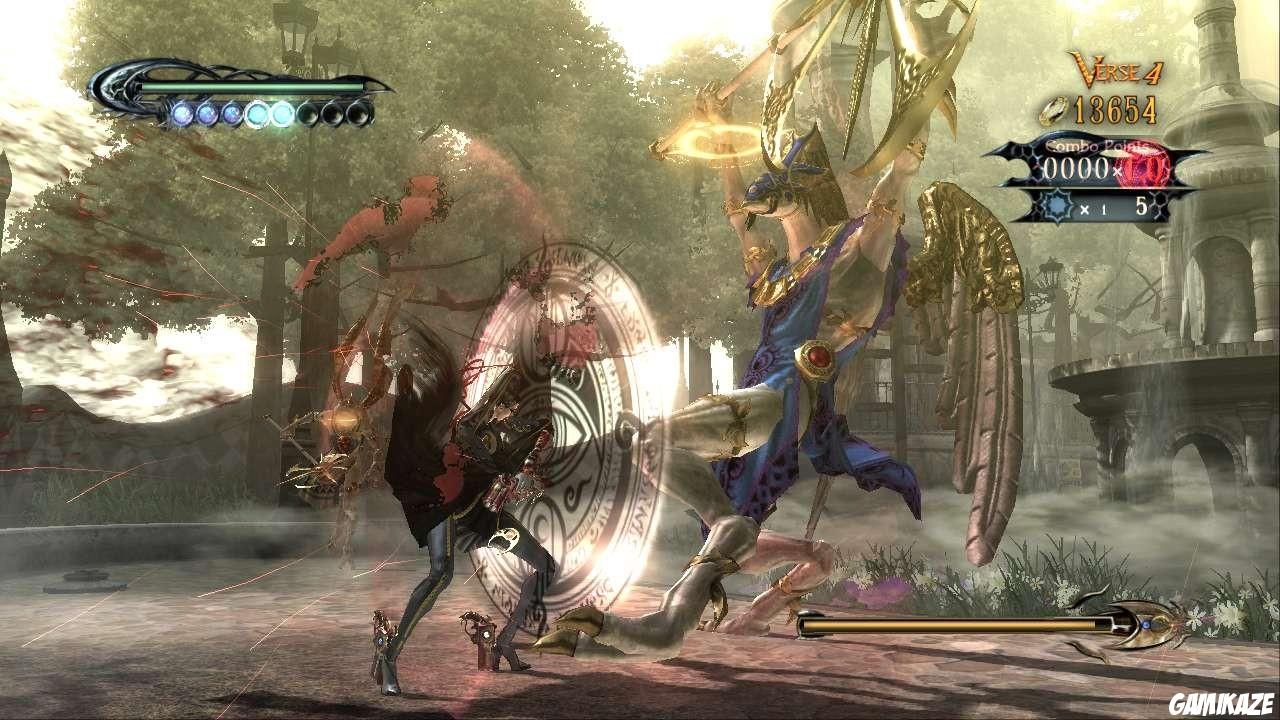Click the halo count 13654

click(x=1115, y=108)
